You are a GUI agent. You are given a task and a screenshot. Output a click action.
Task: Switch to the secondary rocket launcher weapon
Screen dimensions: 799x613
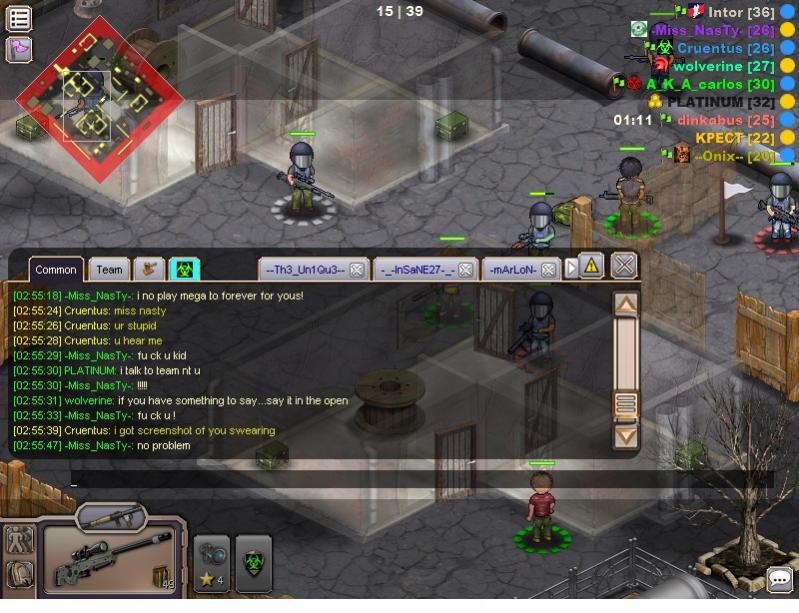point(111,517)
